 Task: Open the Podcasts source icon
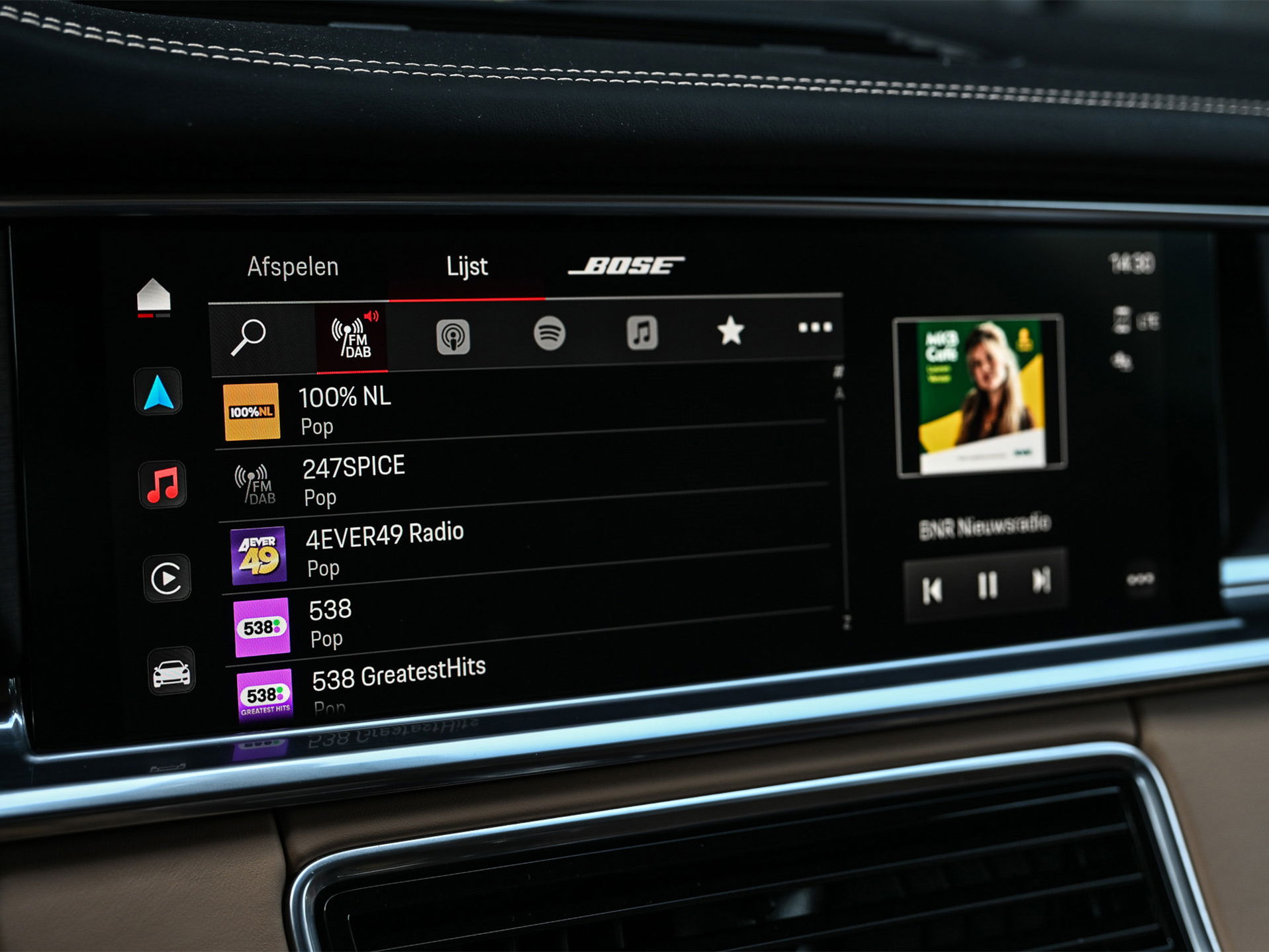[453, 336]
